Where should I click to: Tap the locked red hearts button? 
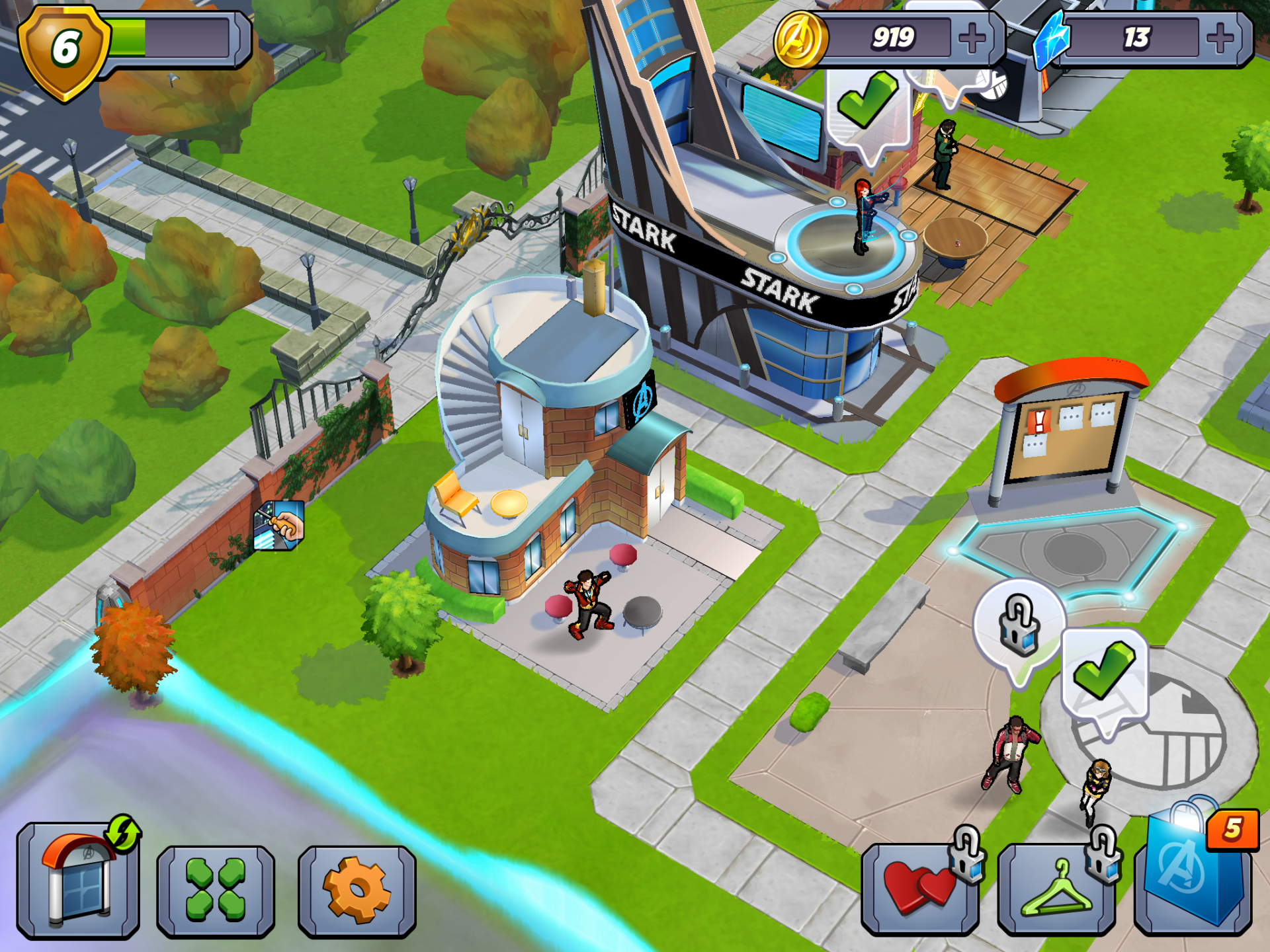(921, 889)
